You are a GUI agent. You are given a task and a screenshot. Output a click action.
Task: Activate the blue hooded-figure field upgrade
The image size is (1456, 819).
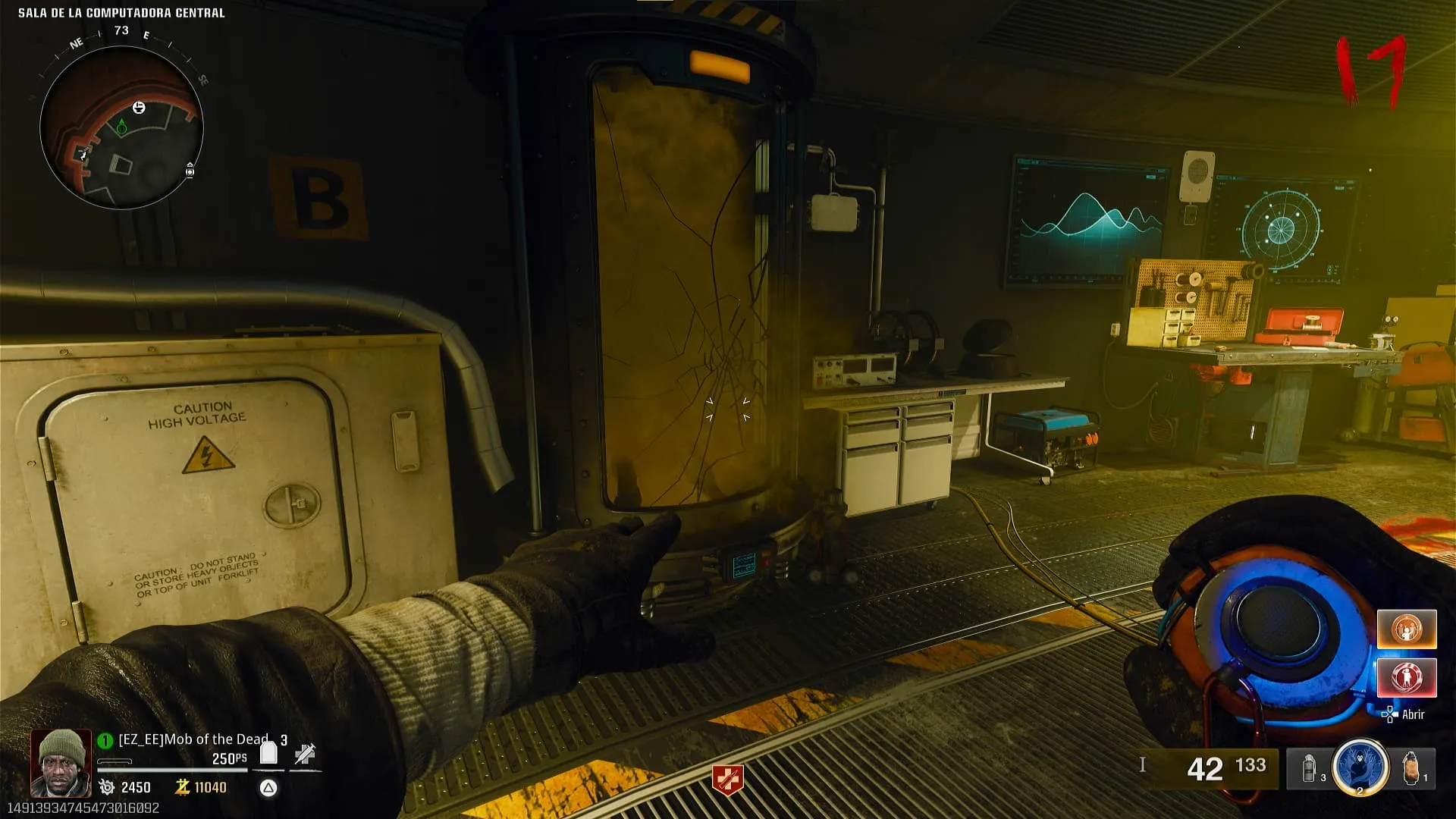tap(1360, 767)
